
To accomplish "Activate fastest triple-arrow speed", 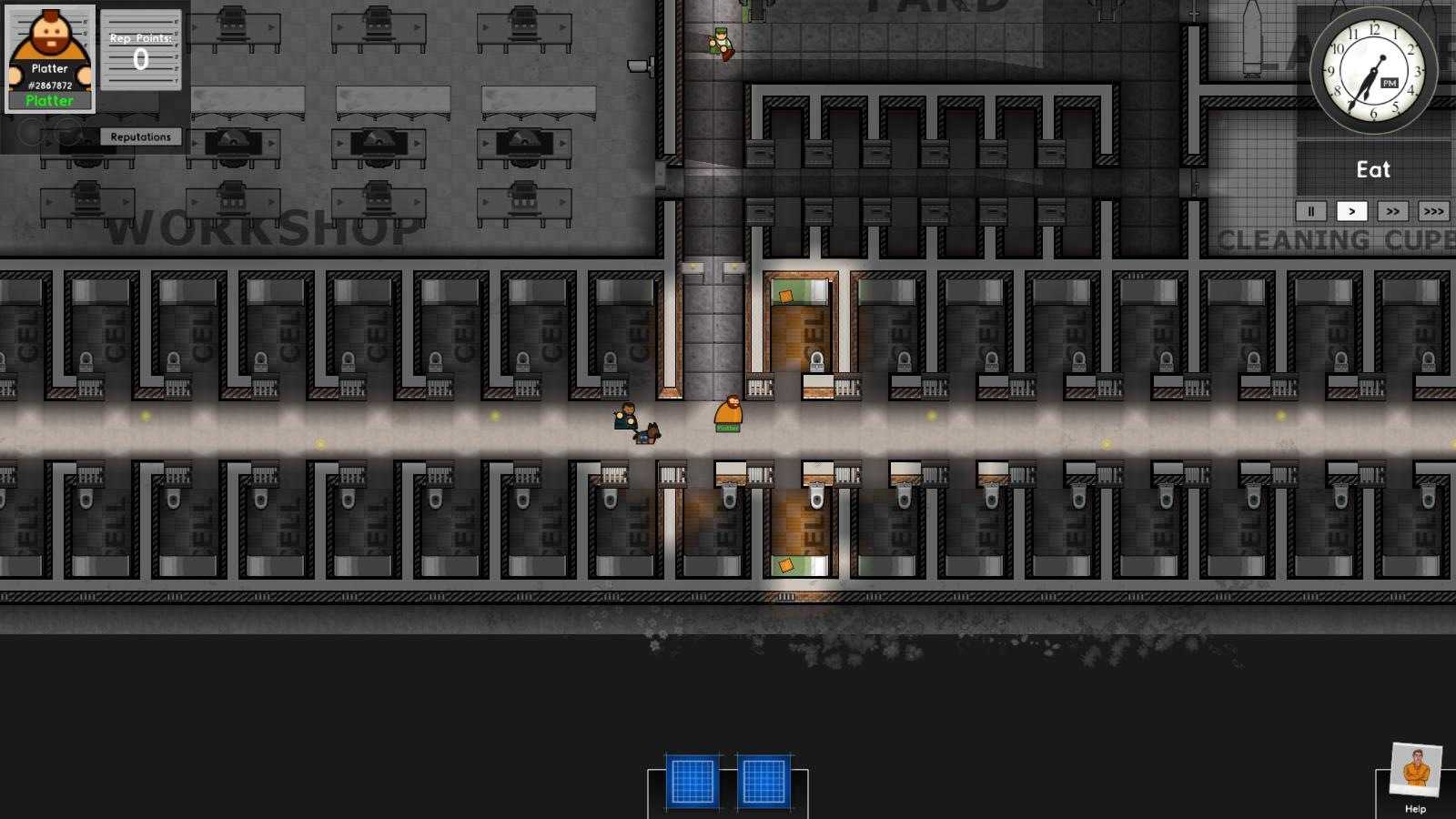I will coord(1433,211).
